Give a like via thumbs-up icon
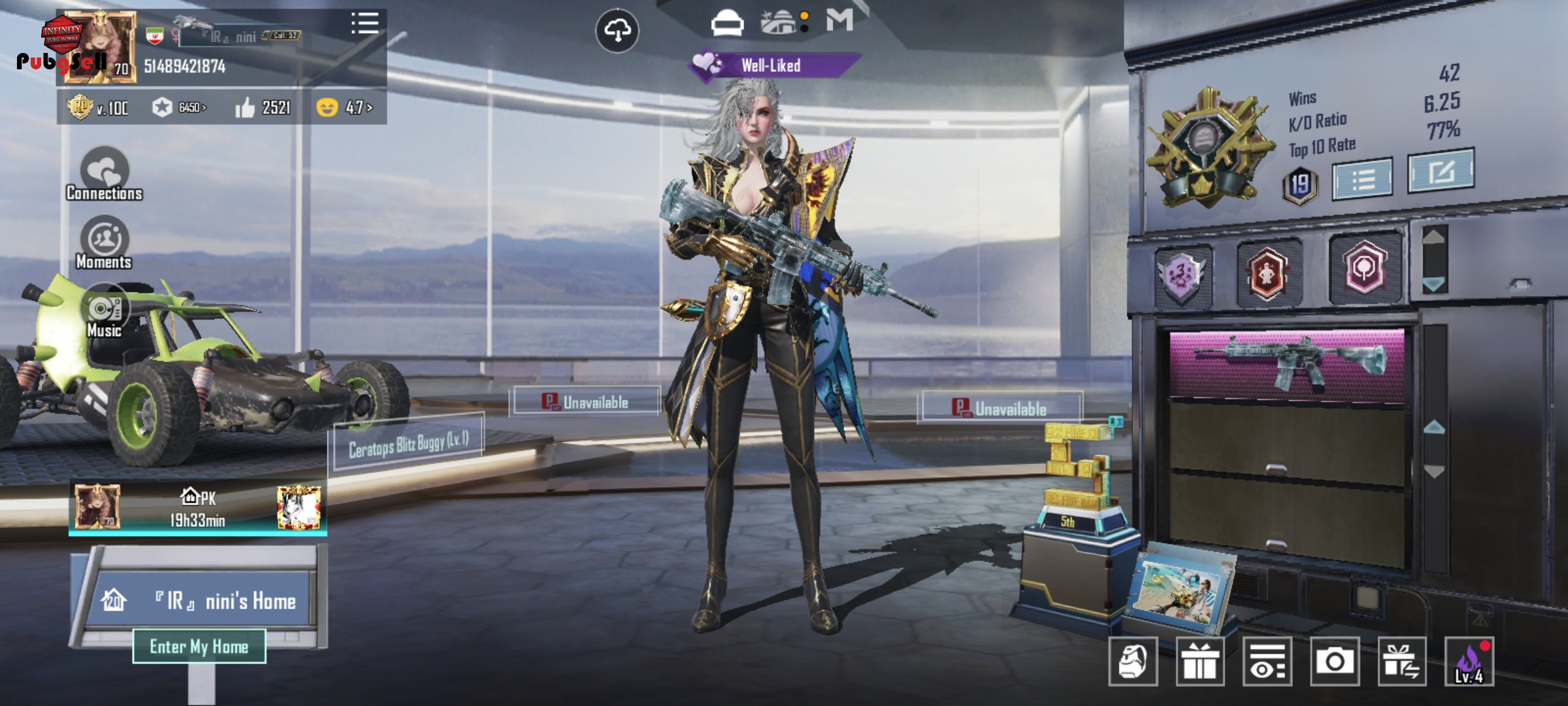Image resolution: width=1568 pixels, height=706 pixels. (245, 107)
